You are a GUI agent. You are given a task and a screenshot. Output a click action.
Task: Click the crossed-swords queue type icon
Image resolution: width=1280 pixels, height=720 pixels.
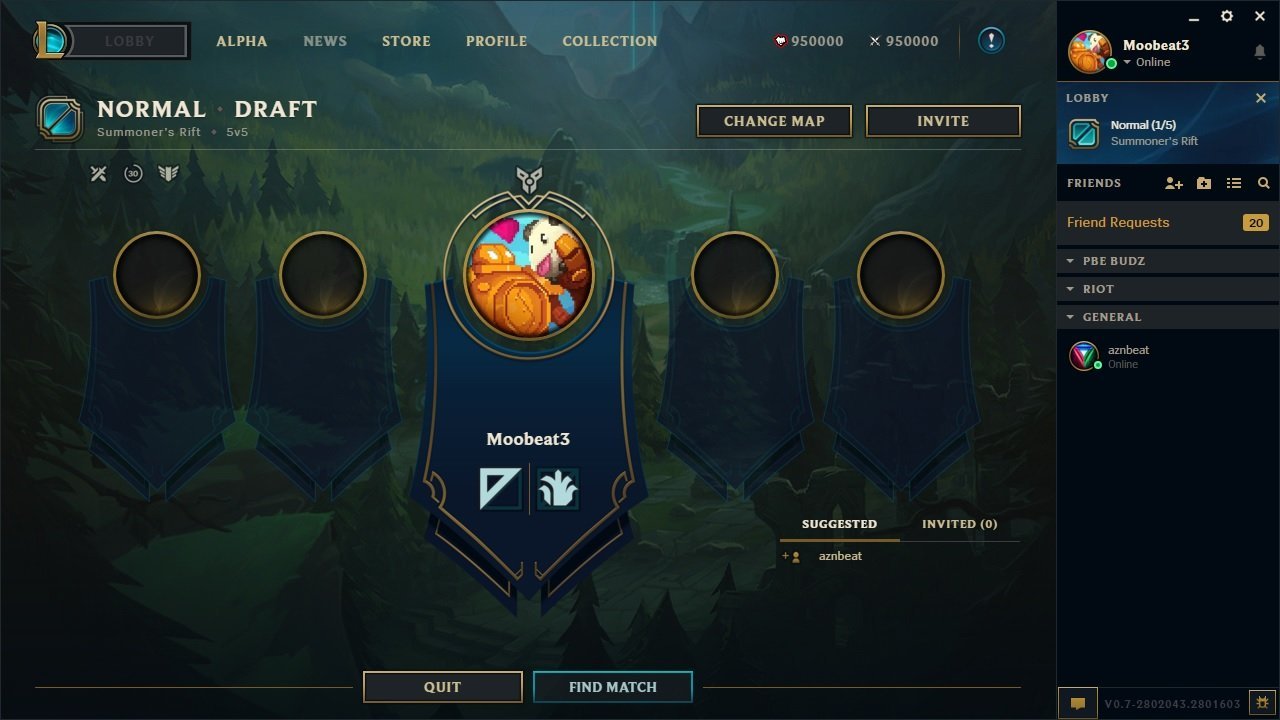[98, 173]
